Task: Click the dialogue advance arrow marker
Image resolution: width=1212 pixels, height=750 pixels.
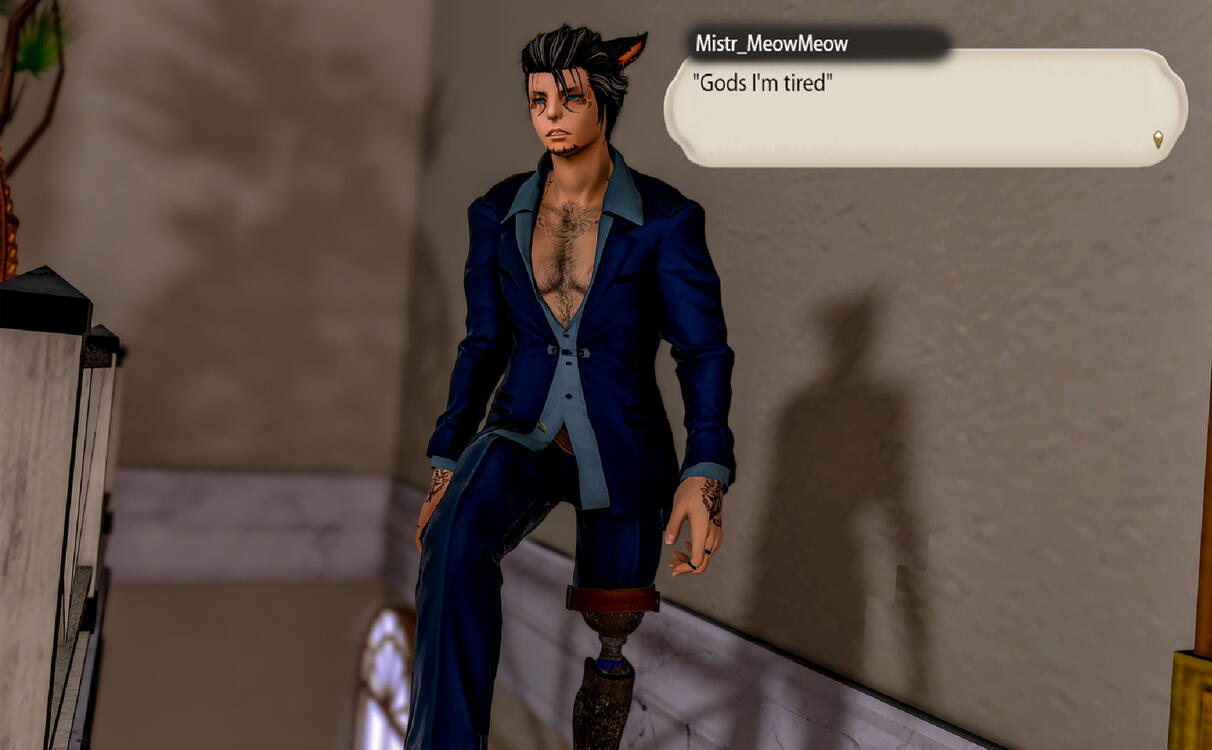Action: [x=1158, y=139]
